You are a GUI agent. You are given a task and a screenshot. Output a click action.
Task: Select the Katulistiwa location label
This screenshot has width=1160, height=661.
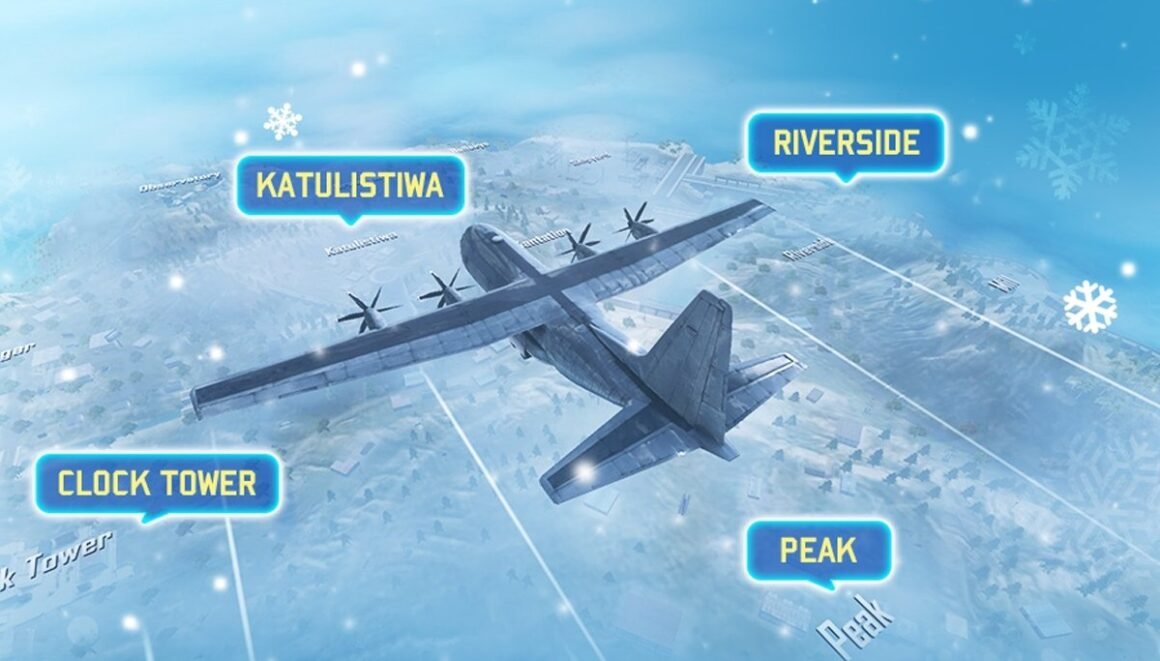click(x=349, y=185)
